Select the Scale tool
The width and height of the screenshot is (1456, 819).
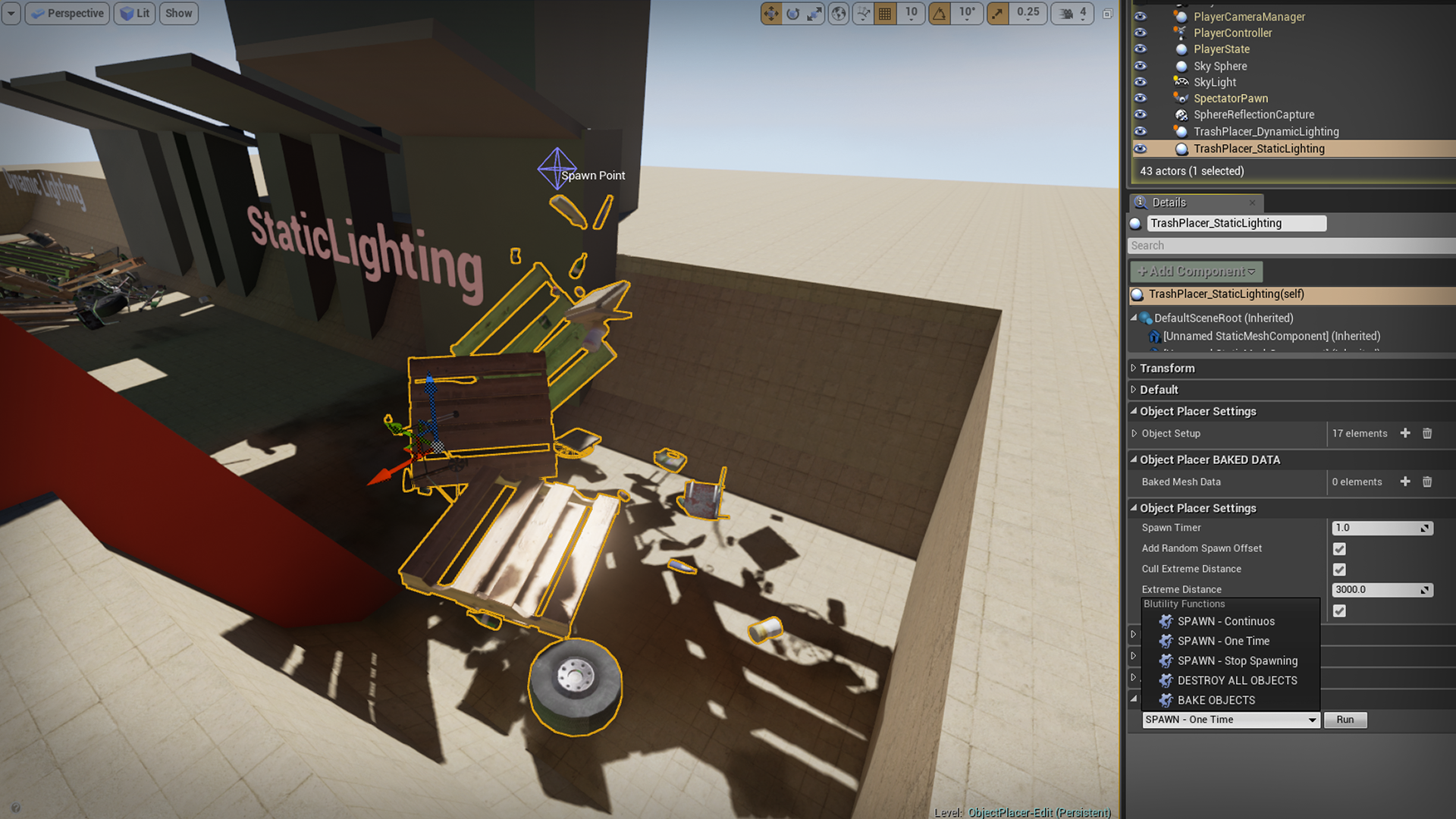[814, 13]
